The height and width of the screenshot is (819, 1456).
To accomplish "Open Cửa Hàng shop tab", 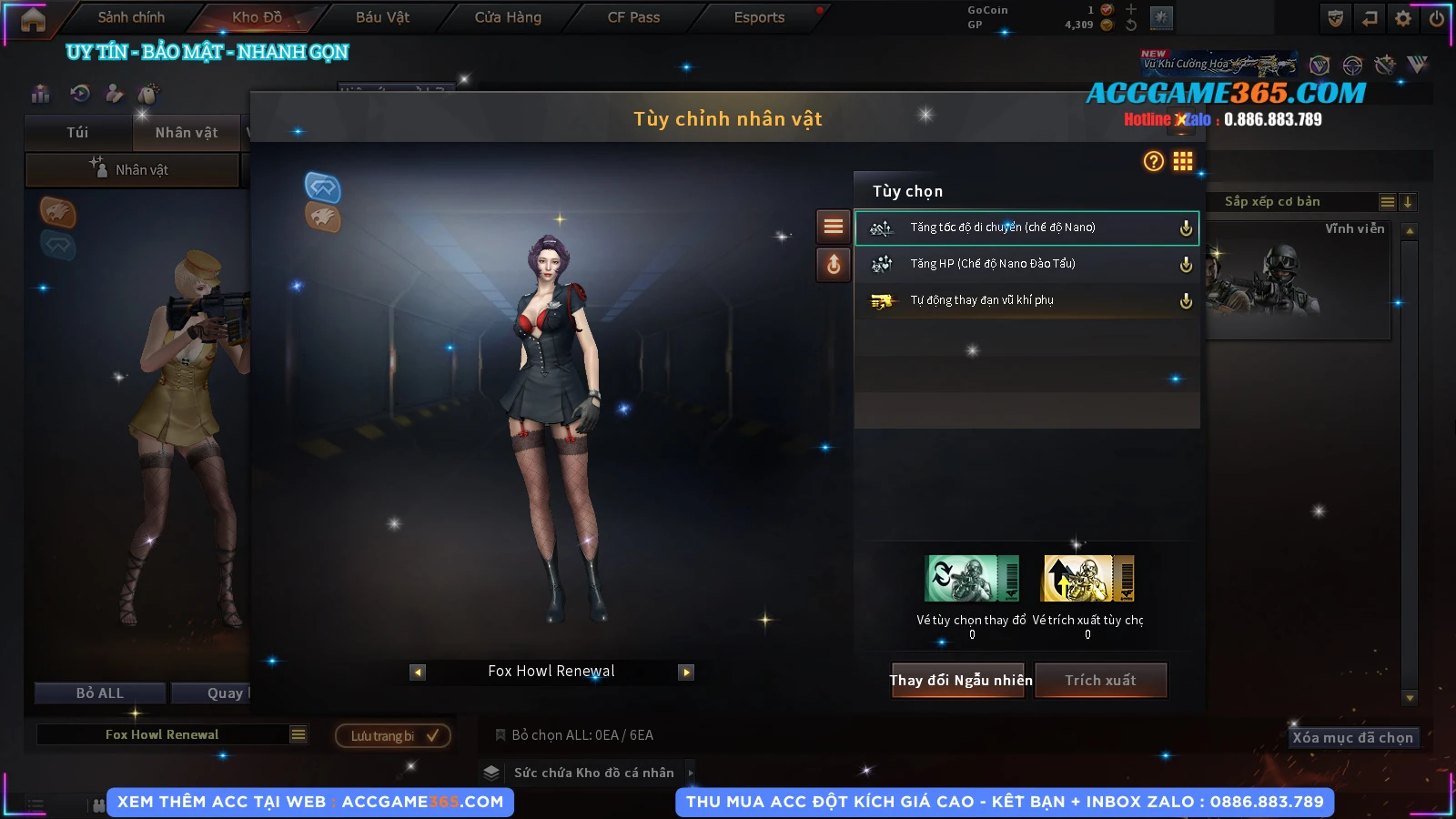I will (508, 17).
